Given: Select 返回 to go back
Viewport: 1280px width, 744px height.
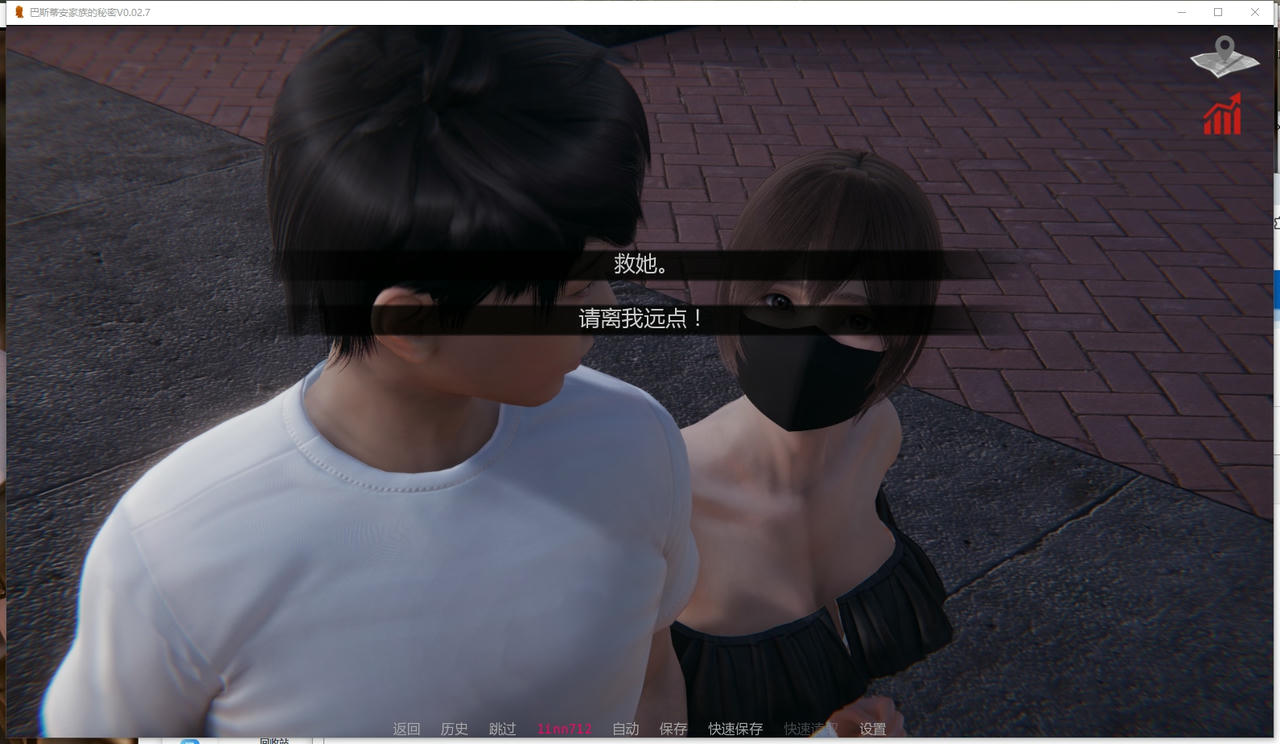Looking at the screenshot, I should (405, 729).
